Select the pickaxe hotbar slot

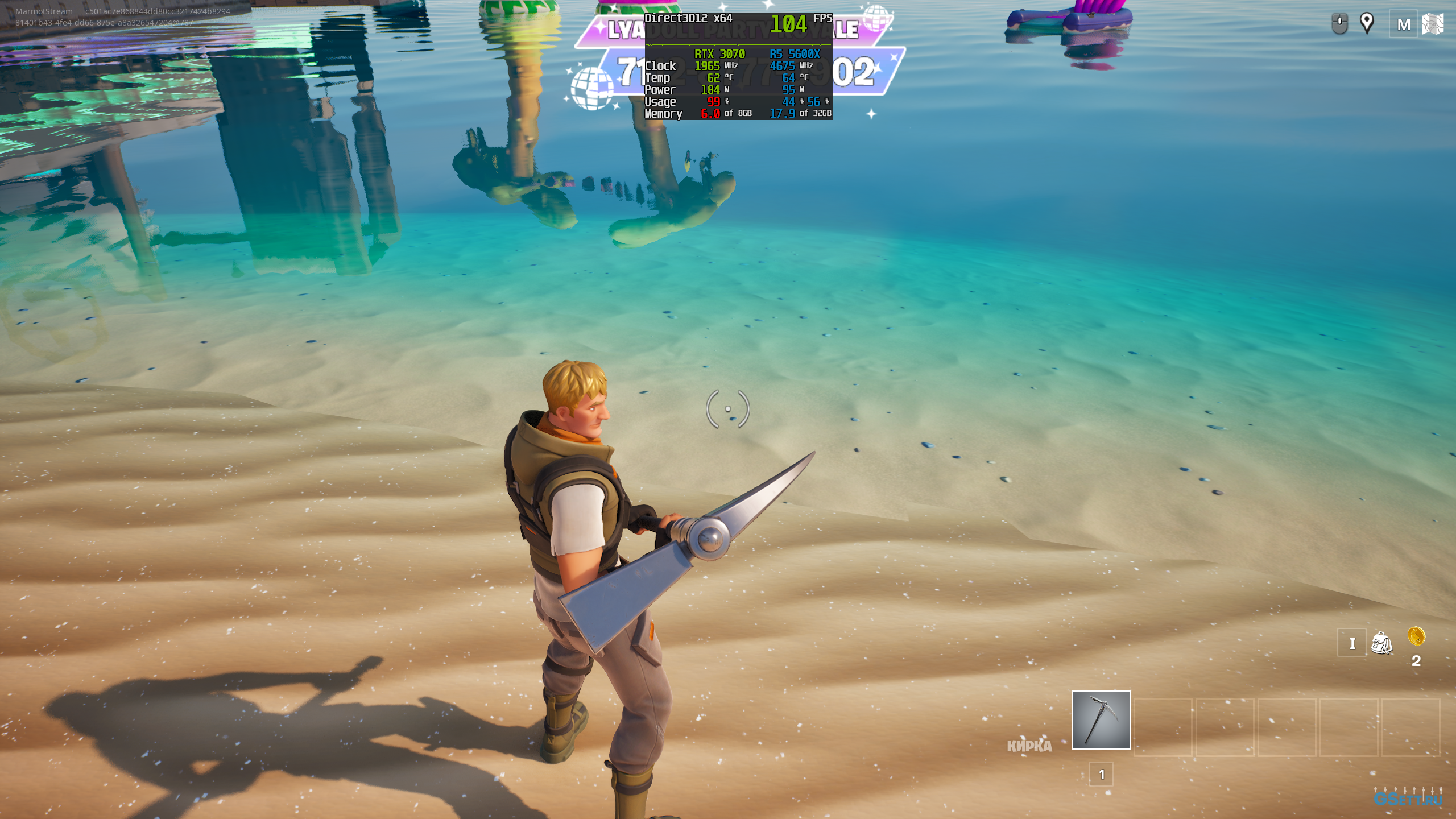coord(1101,720)
